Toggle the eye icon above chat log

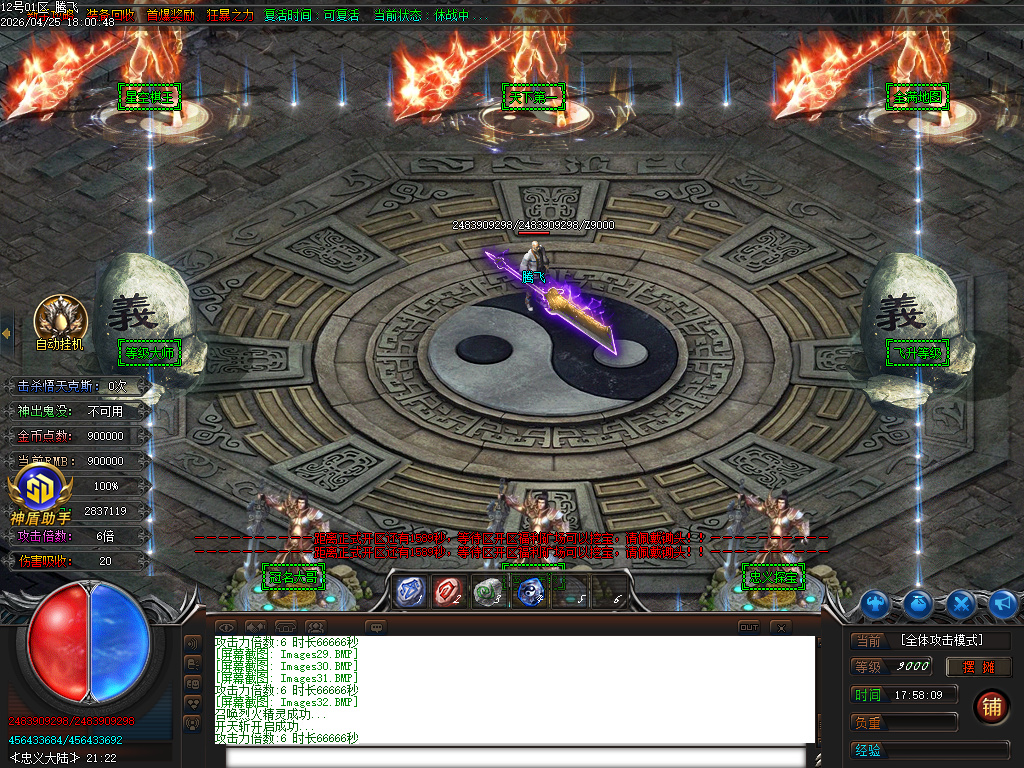pos(226,627)
